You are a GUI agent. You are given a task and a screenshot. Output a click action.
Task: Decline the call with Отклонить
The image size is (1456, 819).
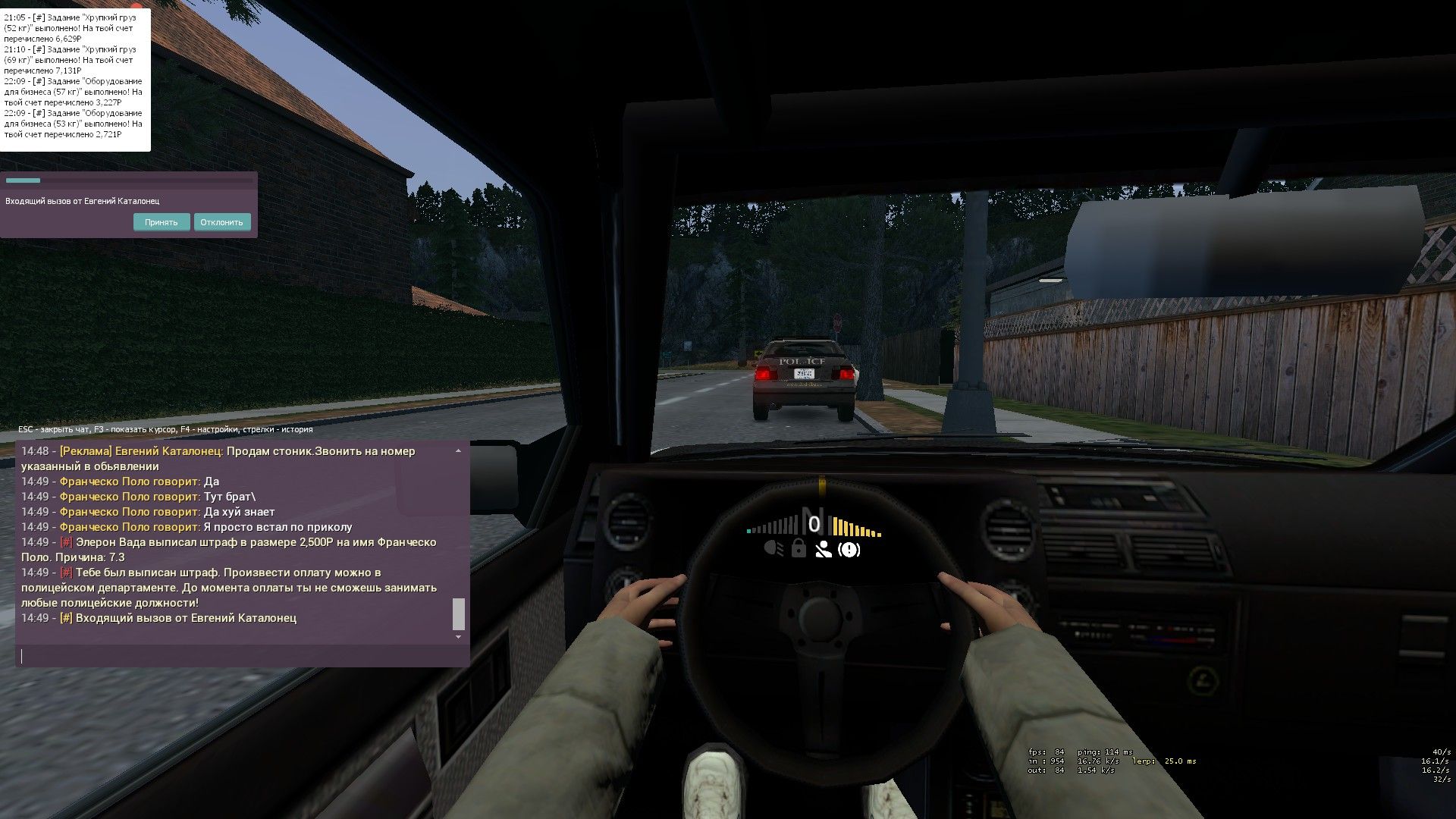point(222,222)
